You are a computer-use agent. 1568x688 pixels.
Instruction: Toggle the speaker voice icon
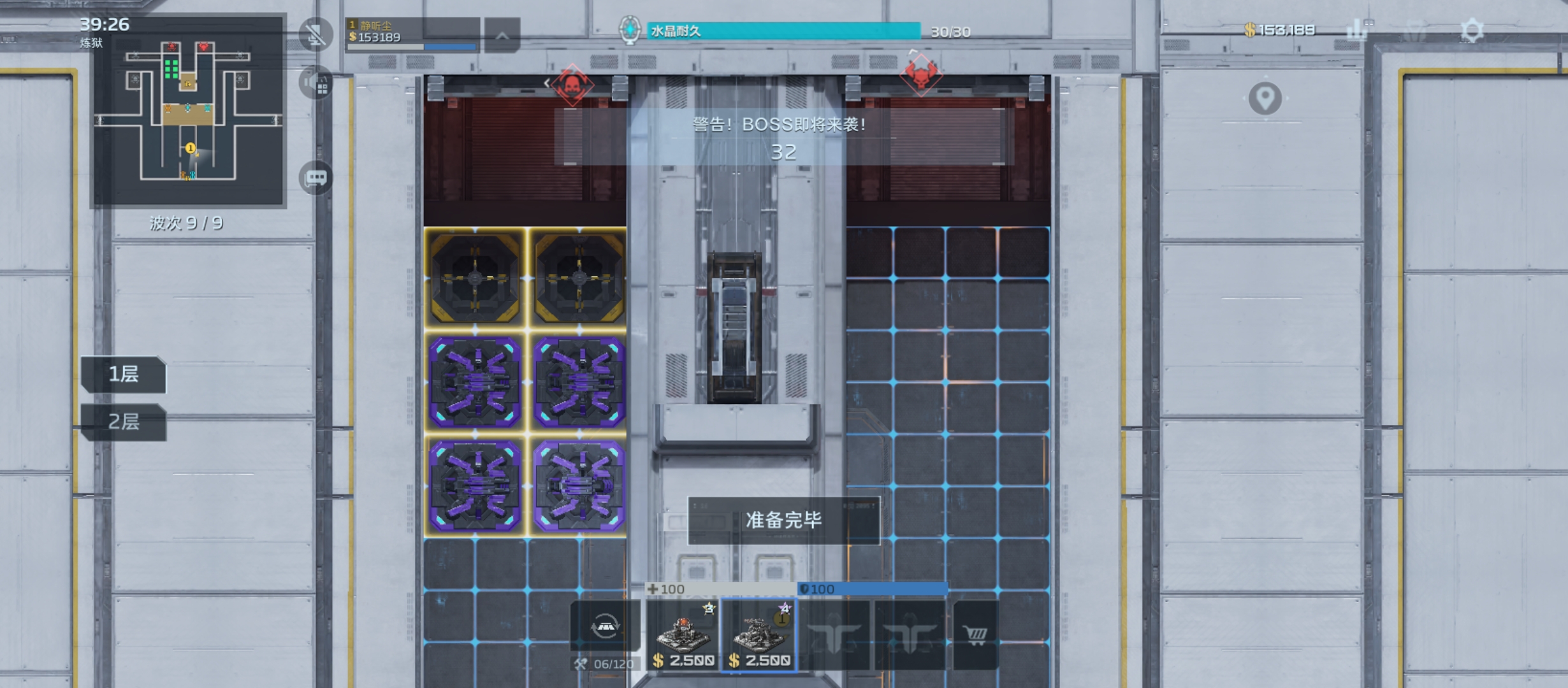point(316,83)
